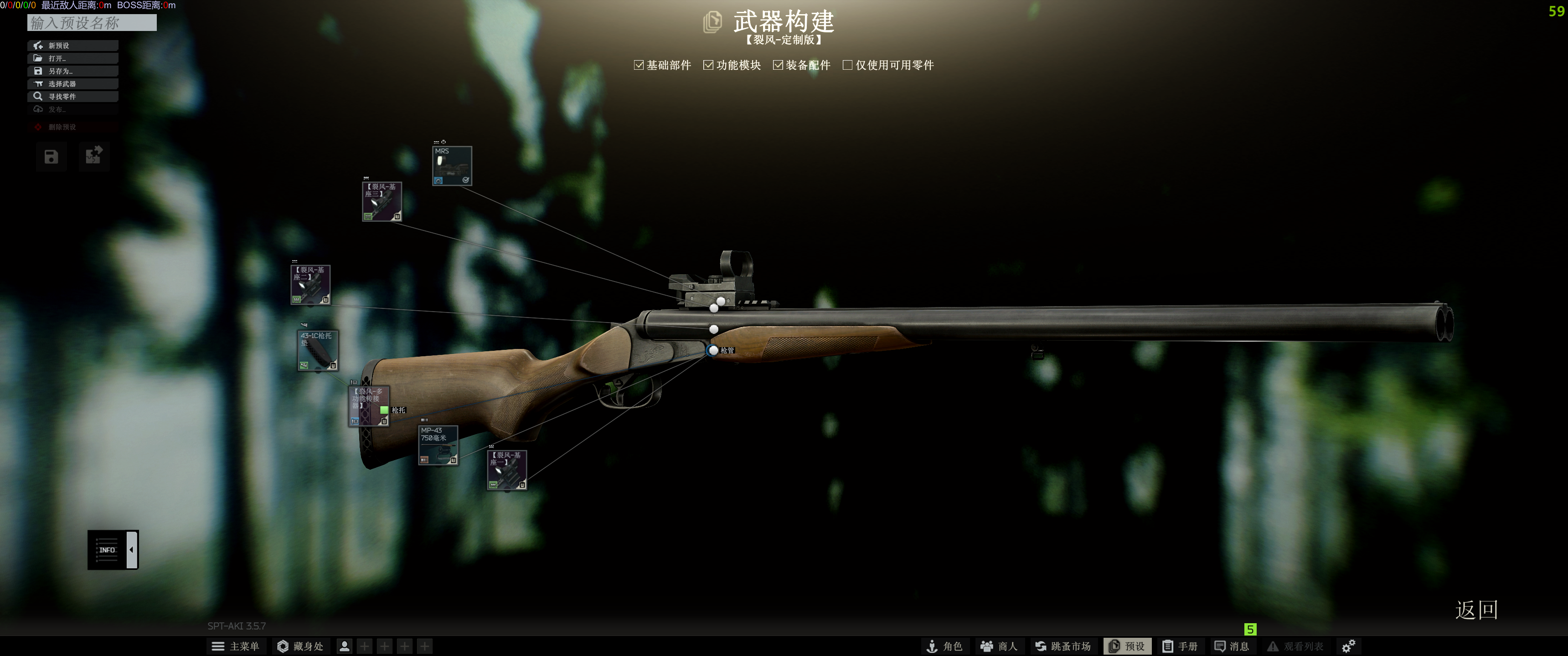Image resolution: width=1568 pixels, height=656 pixels.
Task: Open the main menu (主菜单)
Action: point(236,646)
